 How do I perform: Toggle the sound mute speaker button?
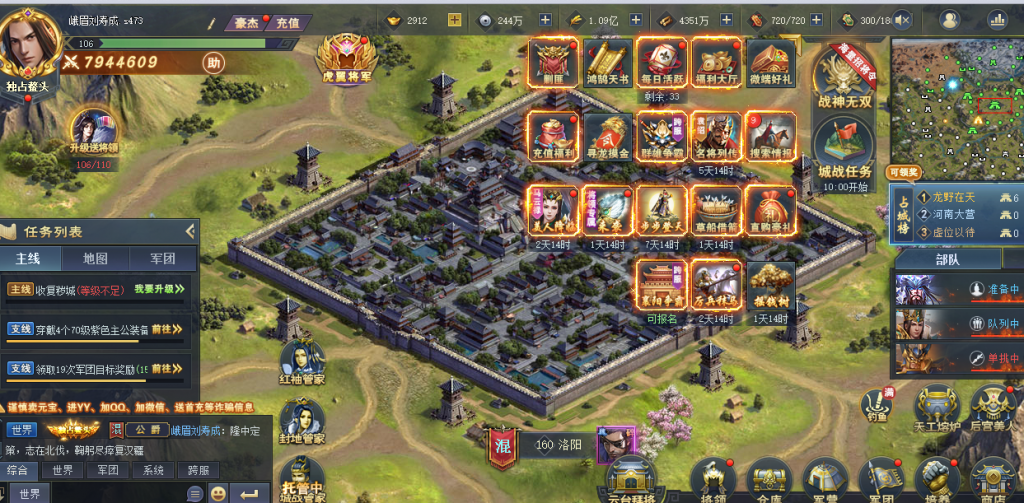tap(904, 20)
